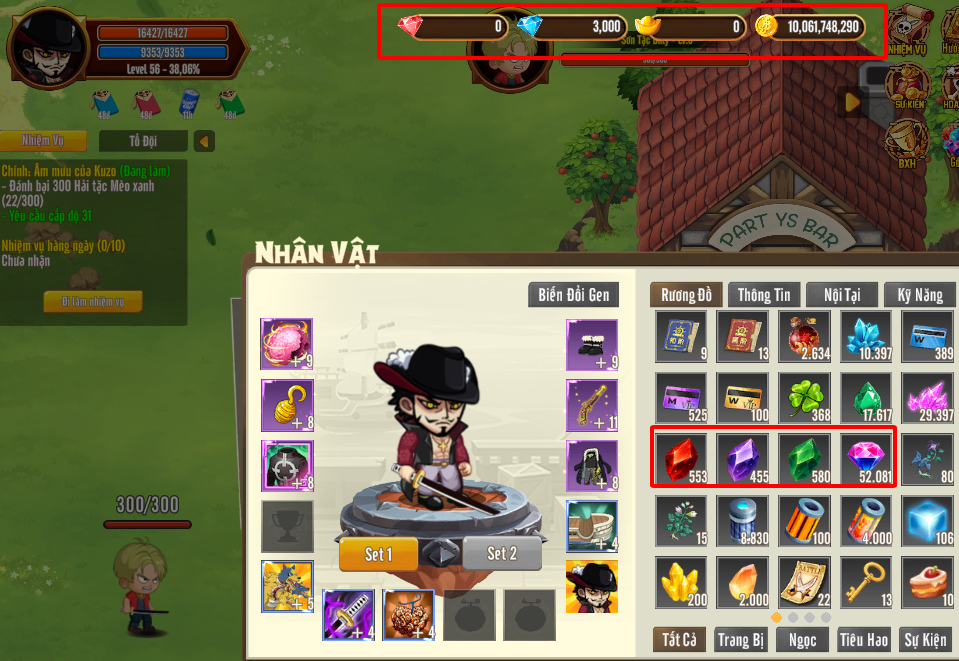Filter inventory by Ngọc
The width and height of the screenshot is (959, 661).
[x=803, y=640]
